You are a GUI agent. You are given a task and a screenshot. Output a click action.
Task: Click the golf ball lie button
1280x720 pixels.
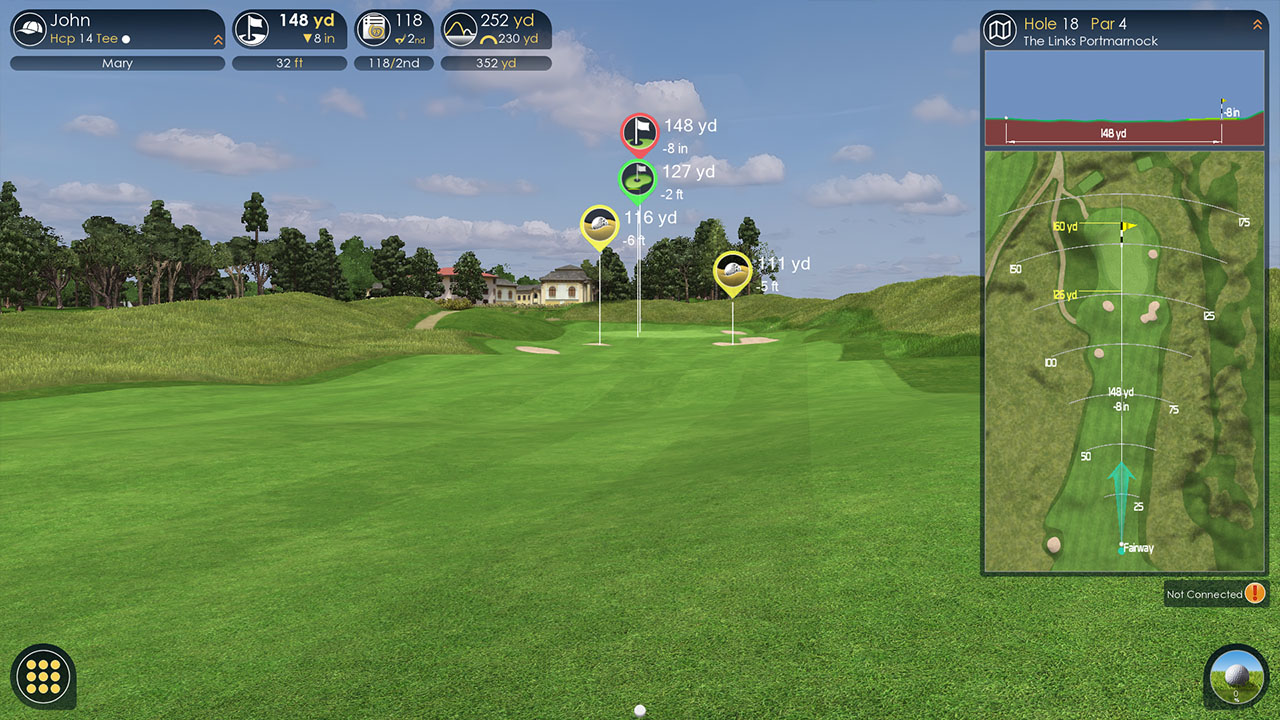1236,676
